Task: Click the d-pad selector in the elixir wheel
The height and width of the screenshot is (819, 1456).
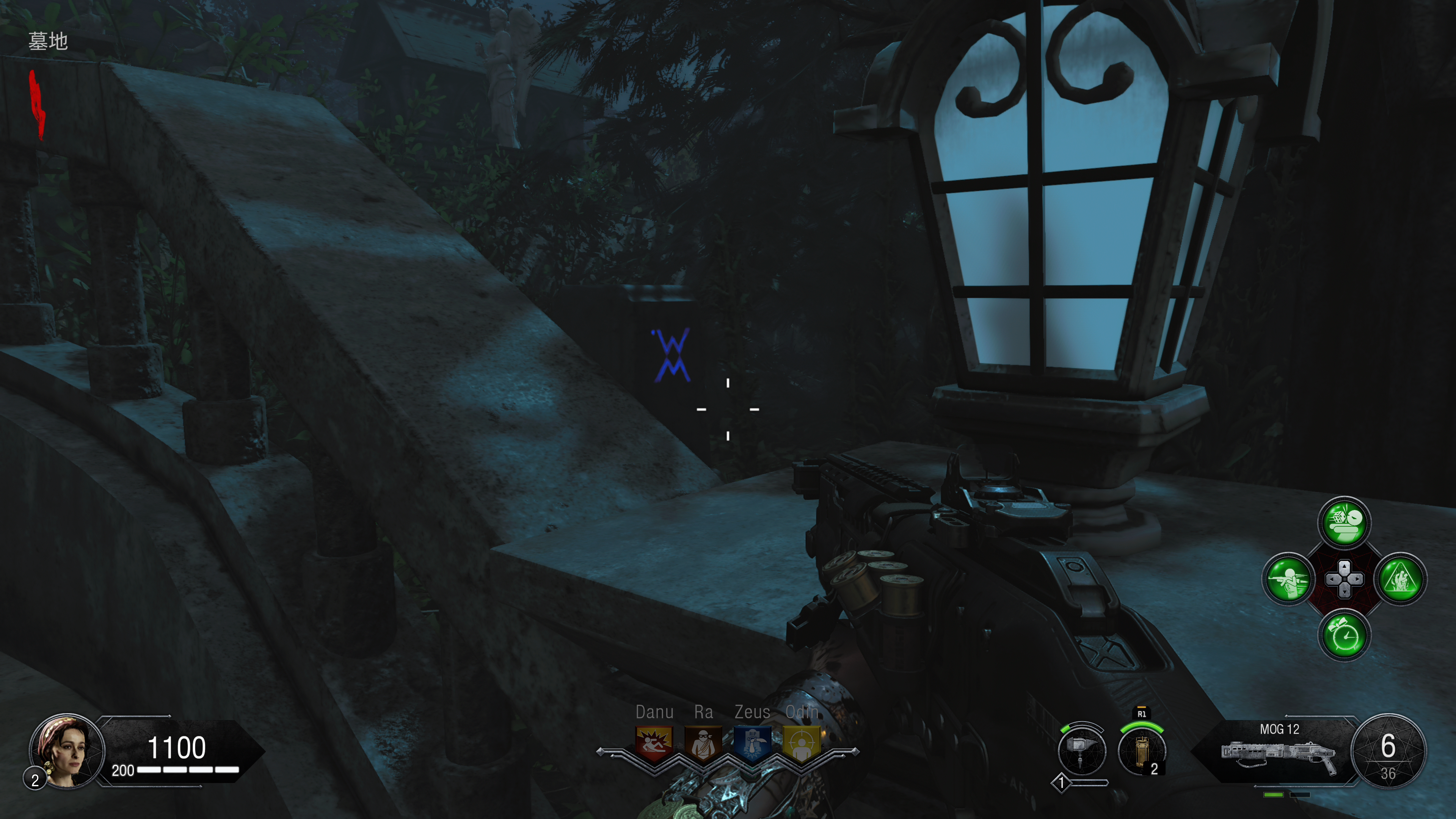Action: point(1344,579)
